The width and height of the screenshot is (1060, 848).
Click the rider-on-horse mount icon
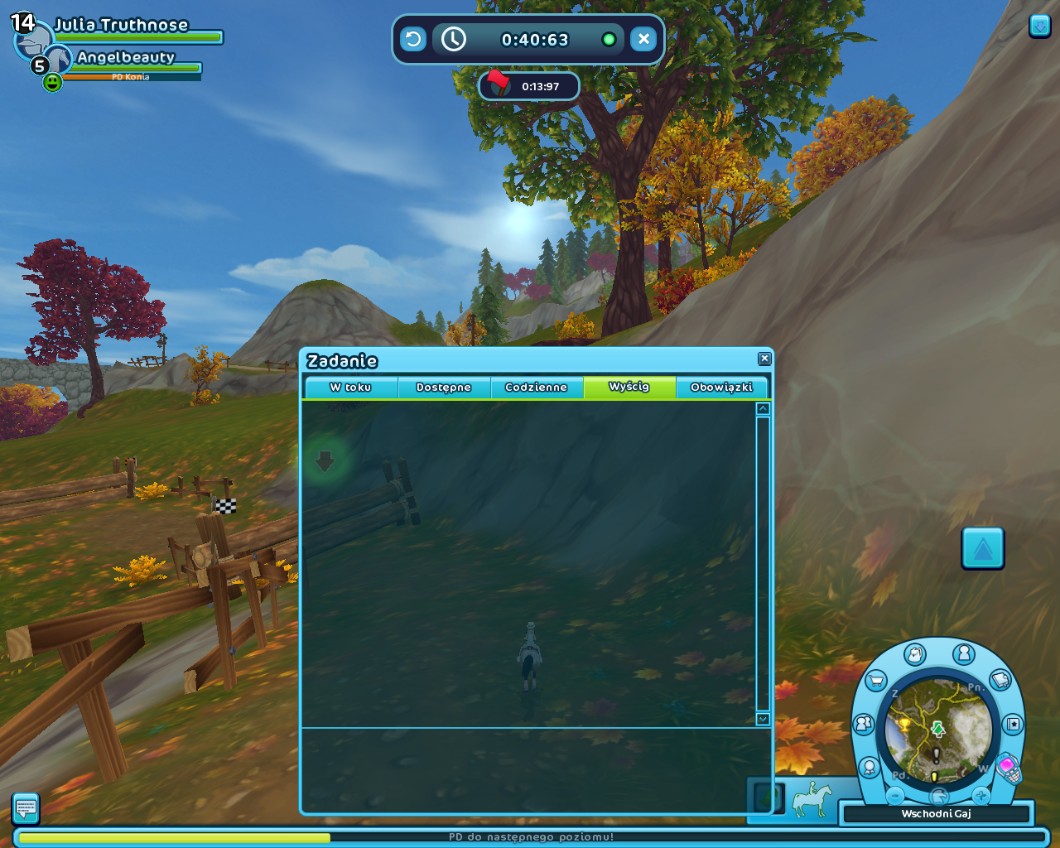click(x=811, y=800)
